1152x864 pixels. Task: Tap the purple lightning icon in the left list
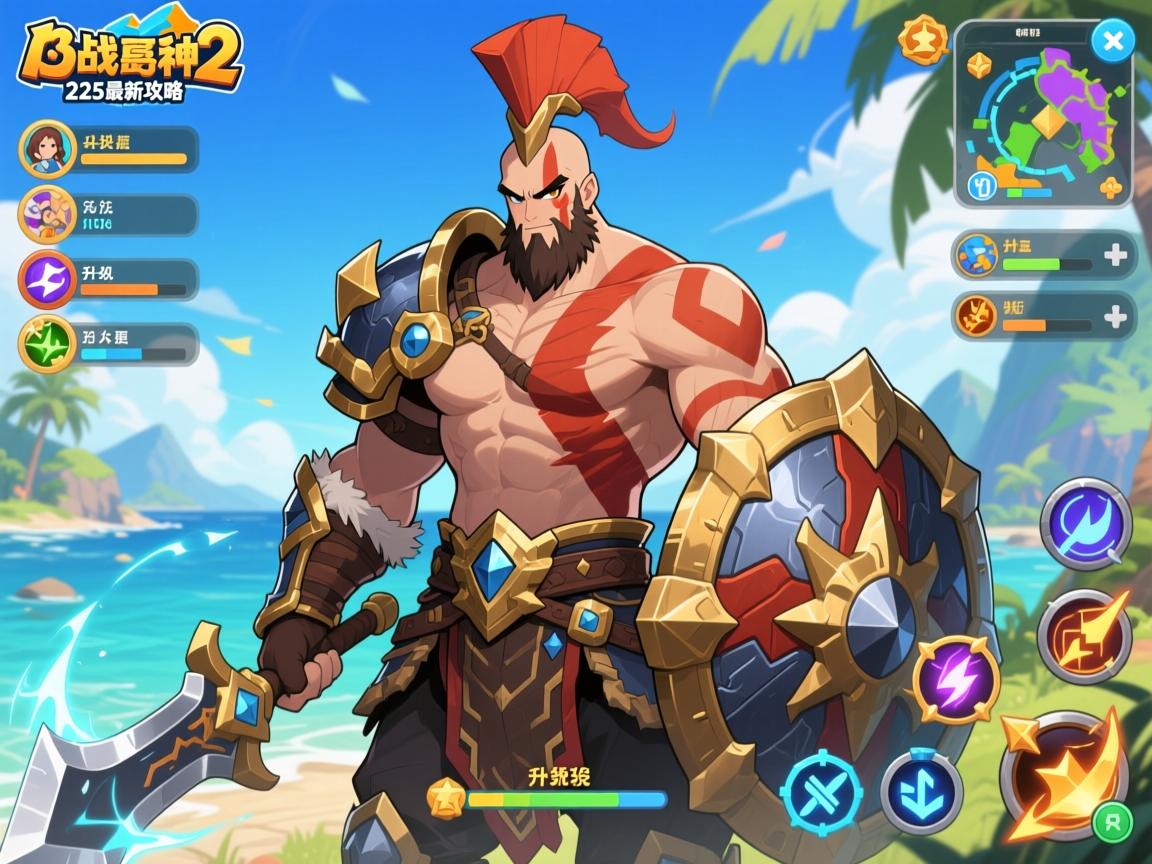pyautogui.click(x=47, y=279)
